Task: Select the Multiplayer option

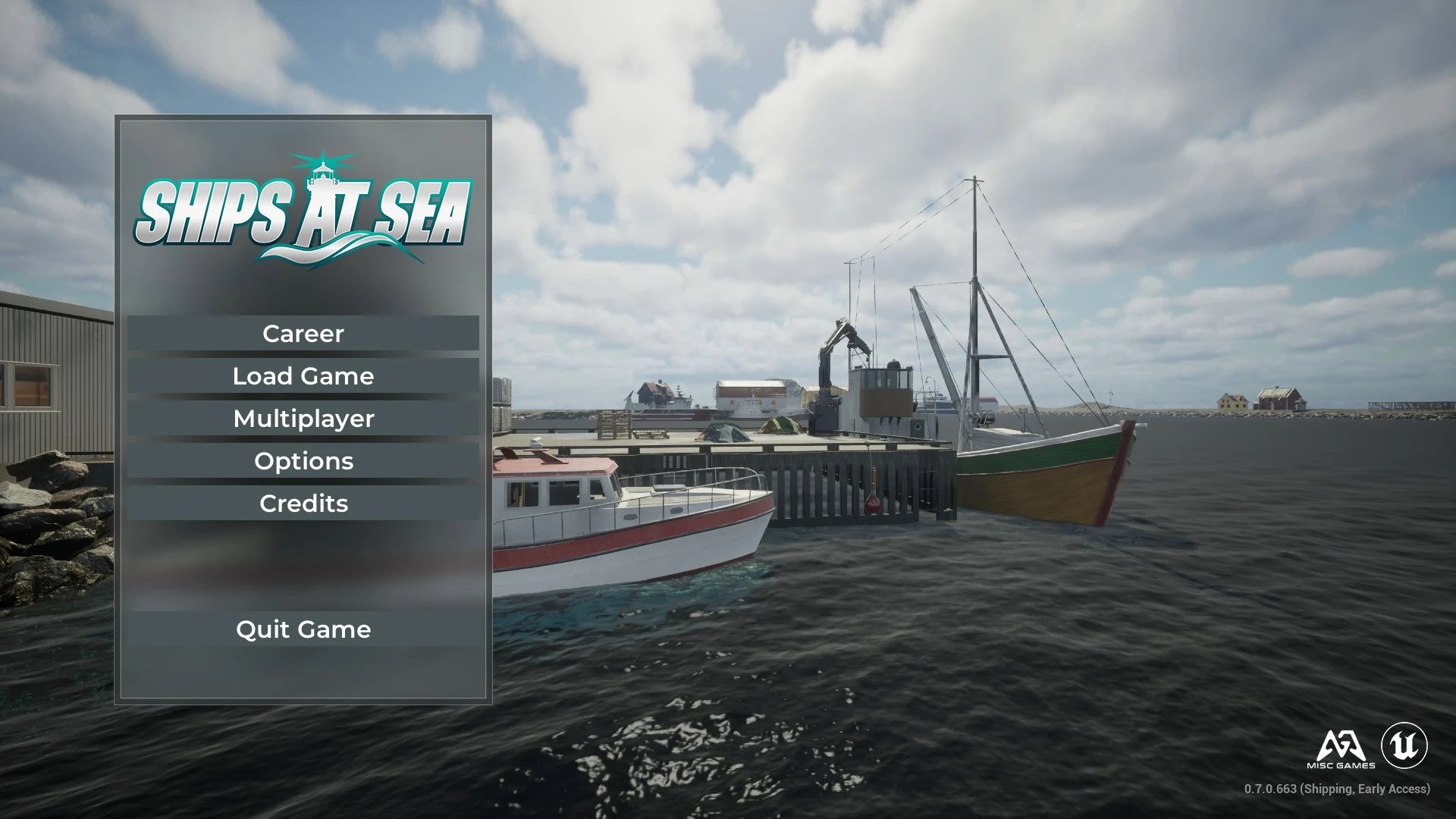Action: click(303, 419)
